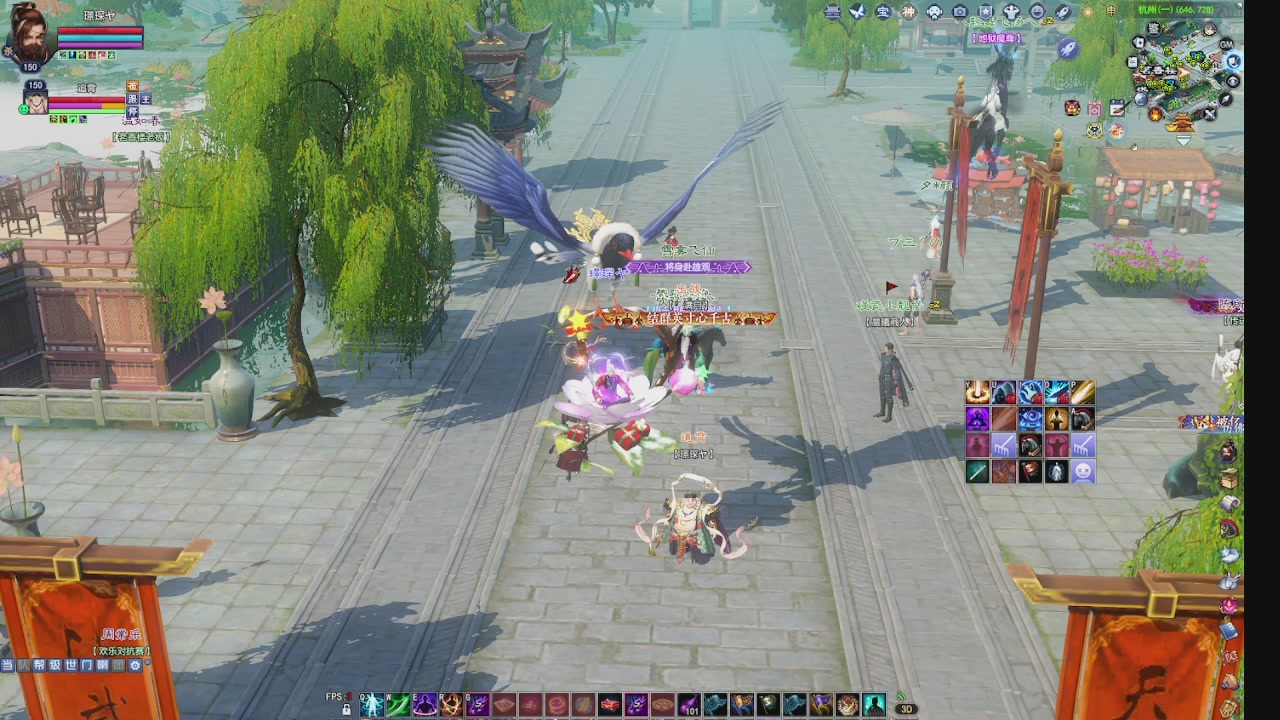Screen dimensions: 1280x720
Task: Open chat settings gear icon
Action: click(x=135, y=665)
